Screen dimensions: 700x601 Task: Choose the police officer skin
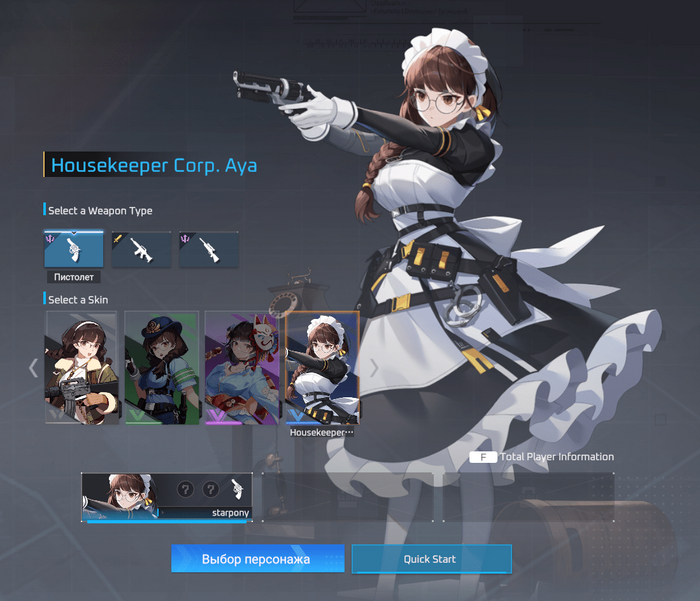click(x=161, y=367)
